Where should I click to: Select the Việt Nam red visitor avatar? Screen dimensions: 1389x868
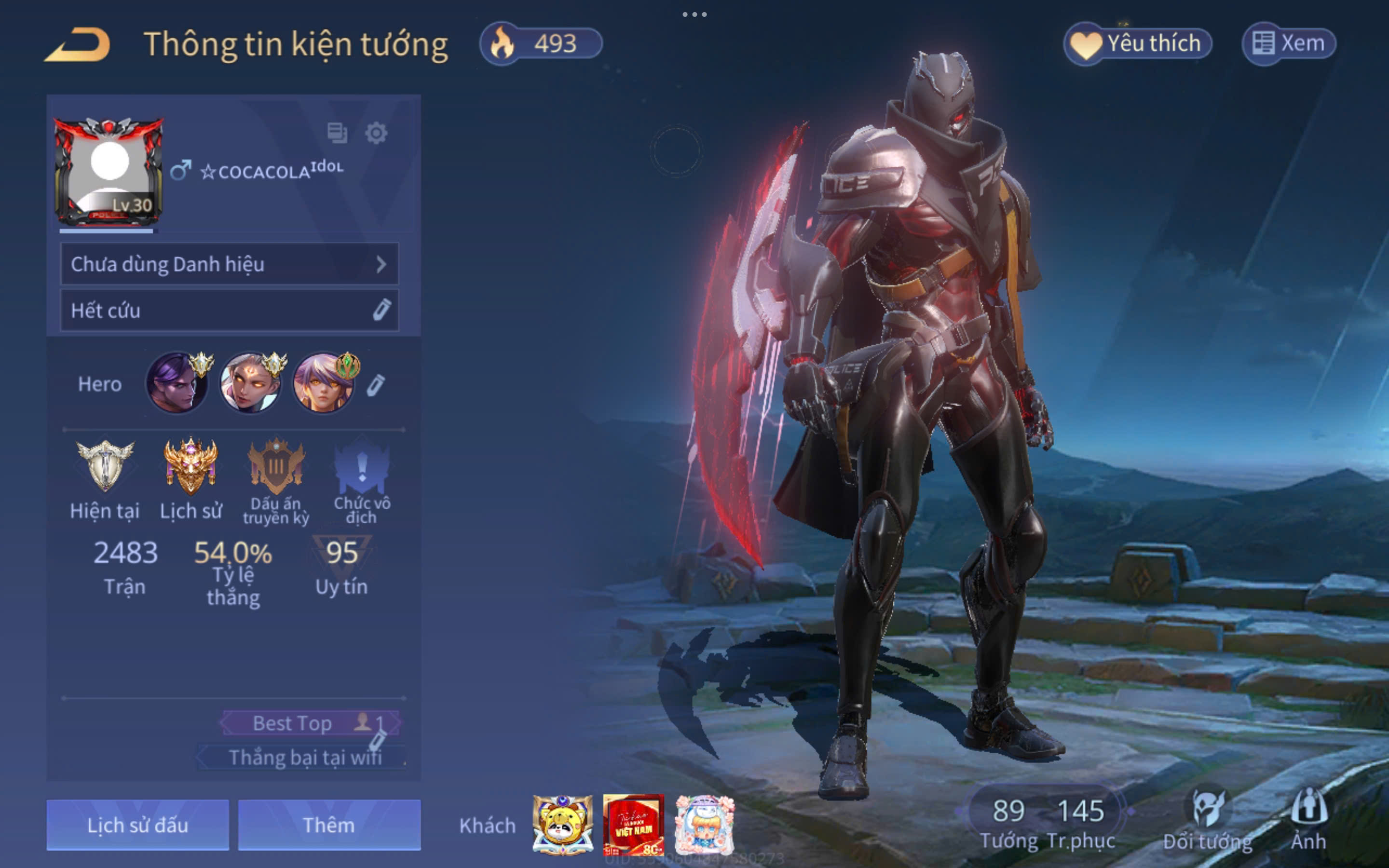click(633, 825)
